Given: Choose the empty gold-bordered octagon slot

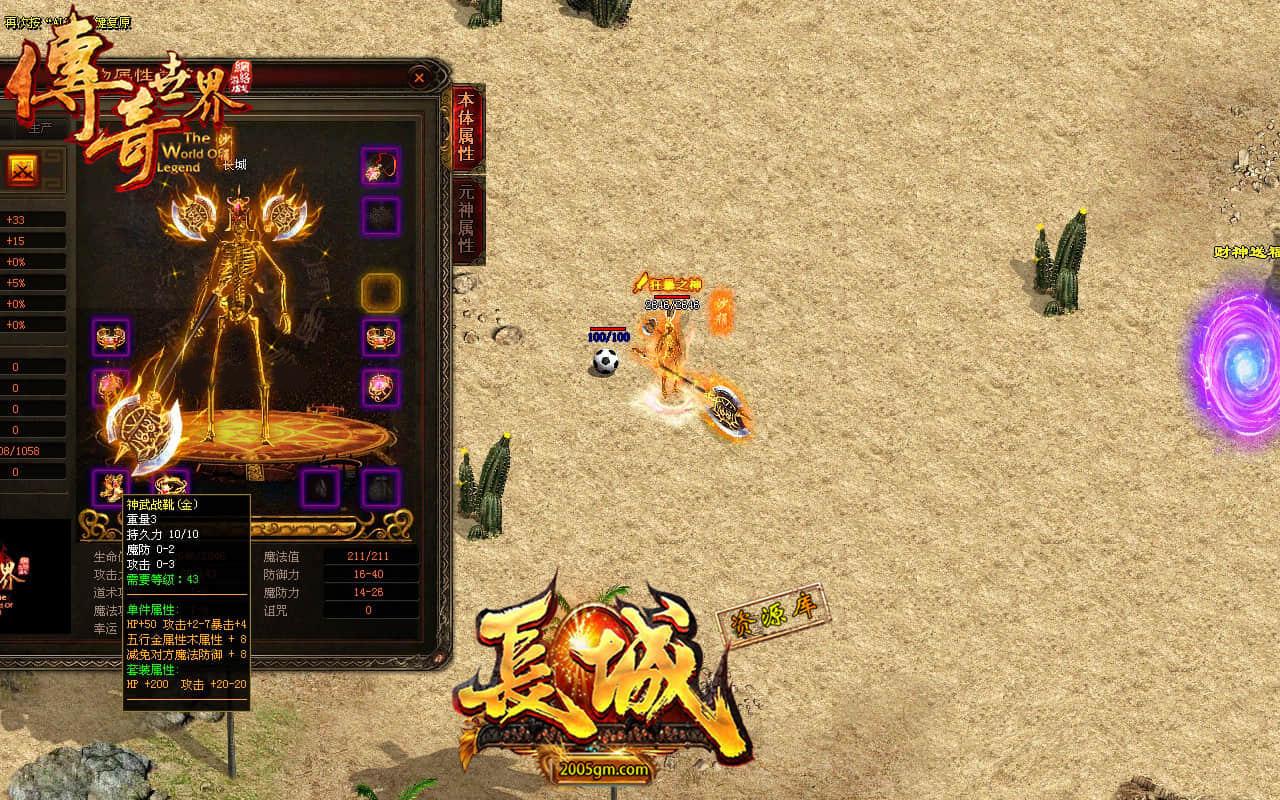Looking at the screenshot, I should 380,292.
